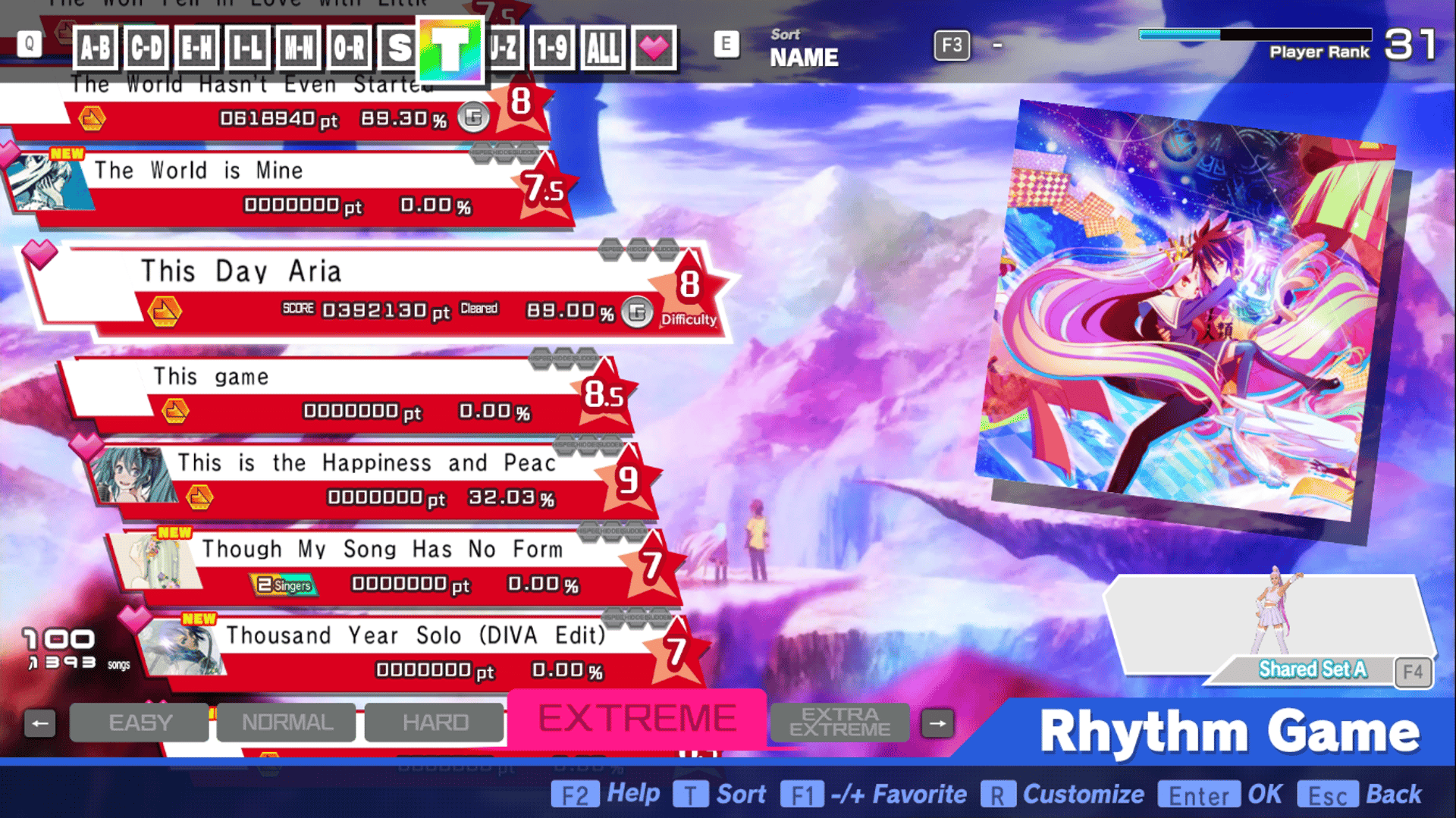Click the Cleared badge on This Day Aria
The image size is (1456, 818).
479,308
